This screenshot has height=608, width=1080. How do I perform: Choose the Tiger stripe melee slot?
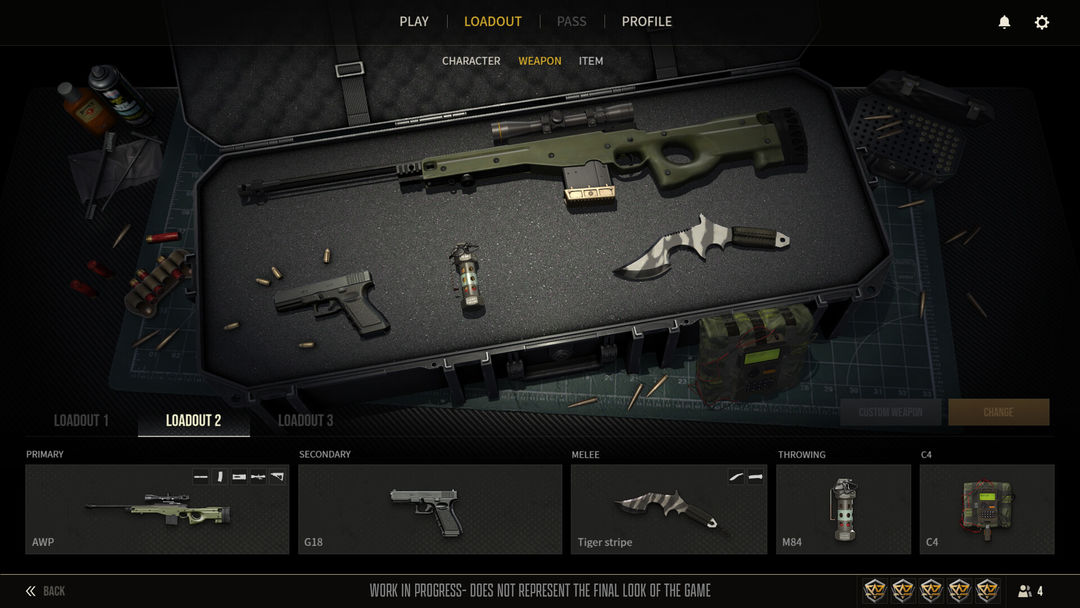(669, 509)
